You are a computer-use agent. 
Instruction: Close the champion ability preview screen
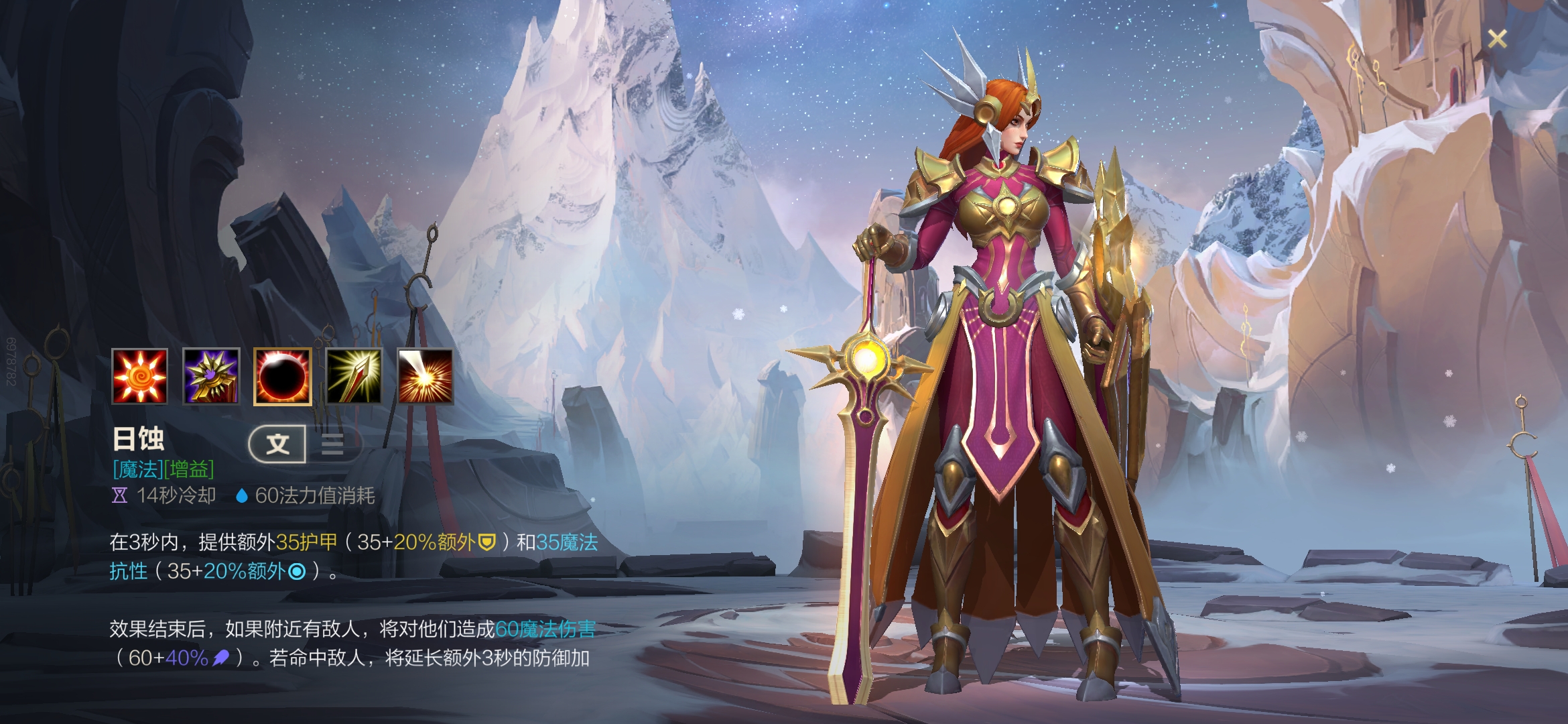click(1497, 39)
